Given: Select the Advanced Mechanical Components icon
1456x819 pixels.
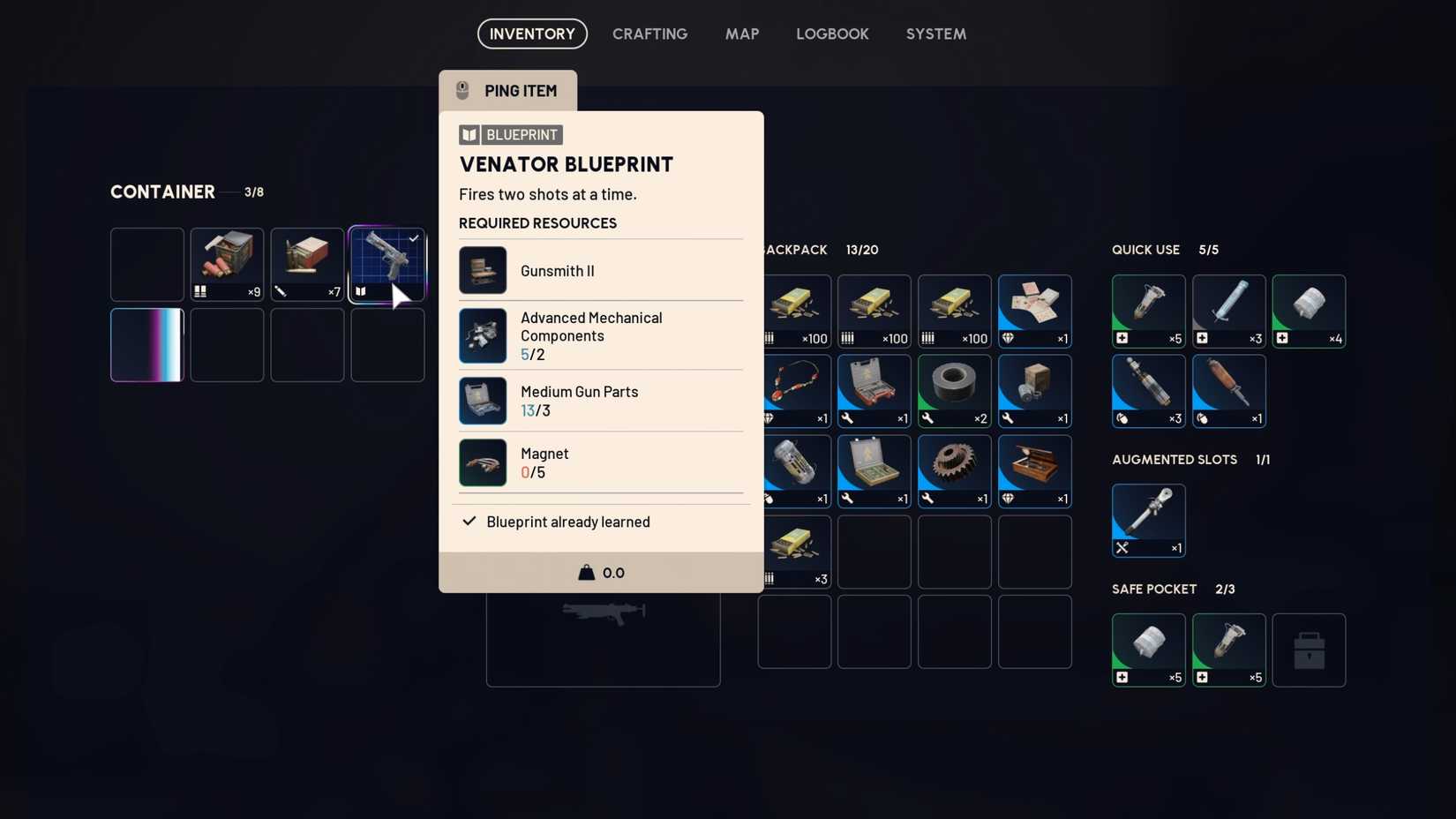Looking at the screenshot, I should tap(482, 335).
